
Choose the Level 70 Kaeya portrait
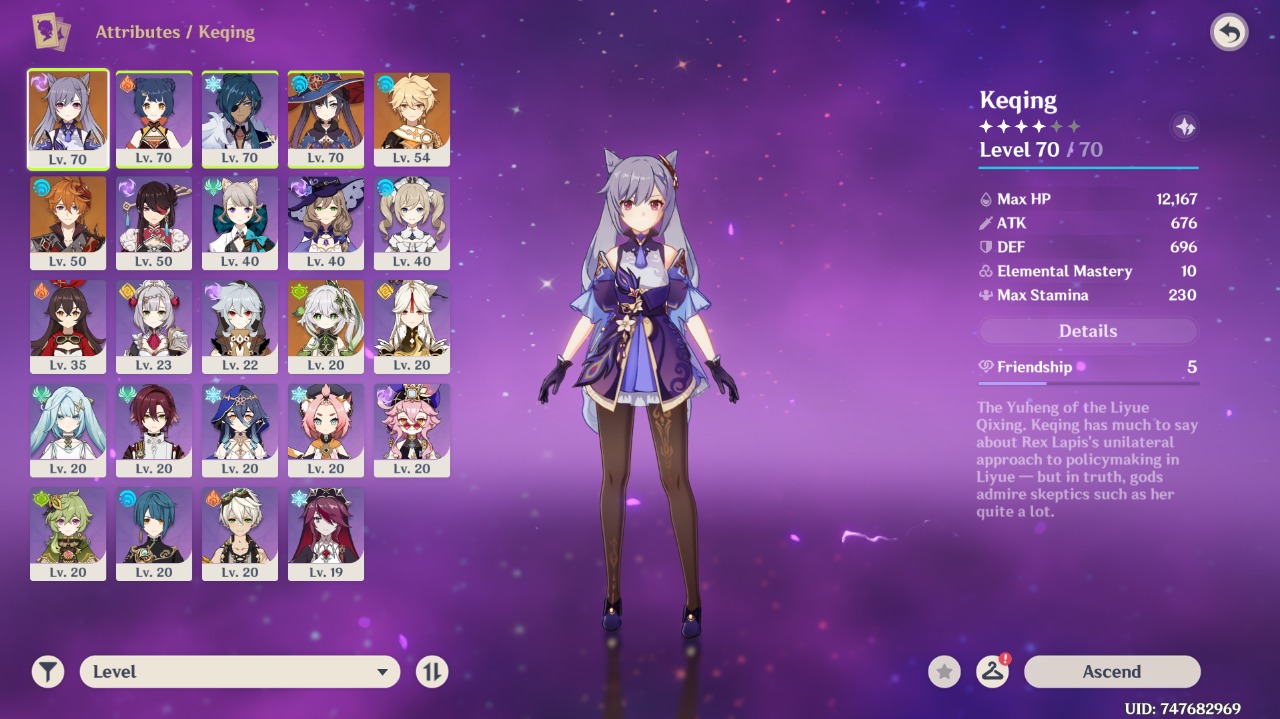[x=240, y=118]
